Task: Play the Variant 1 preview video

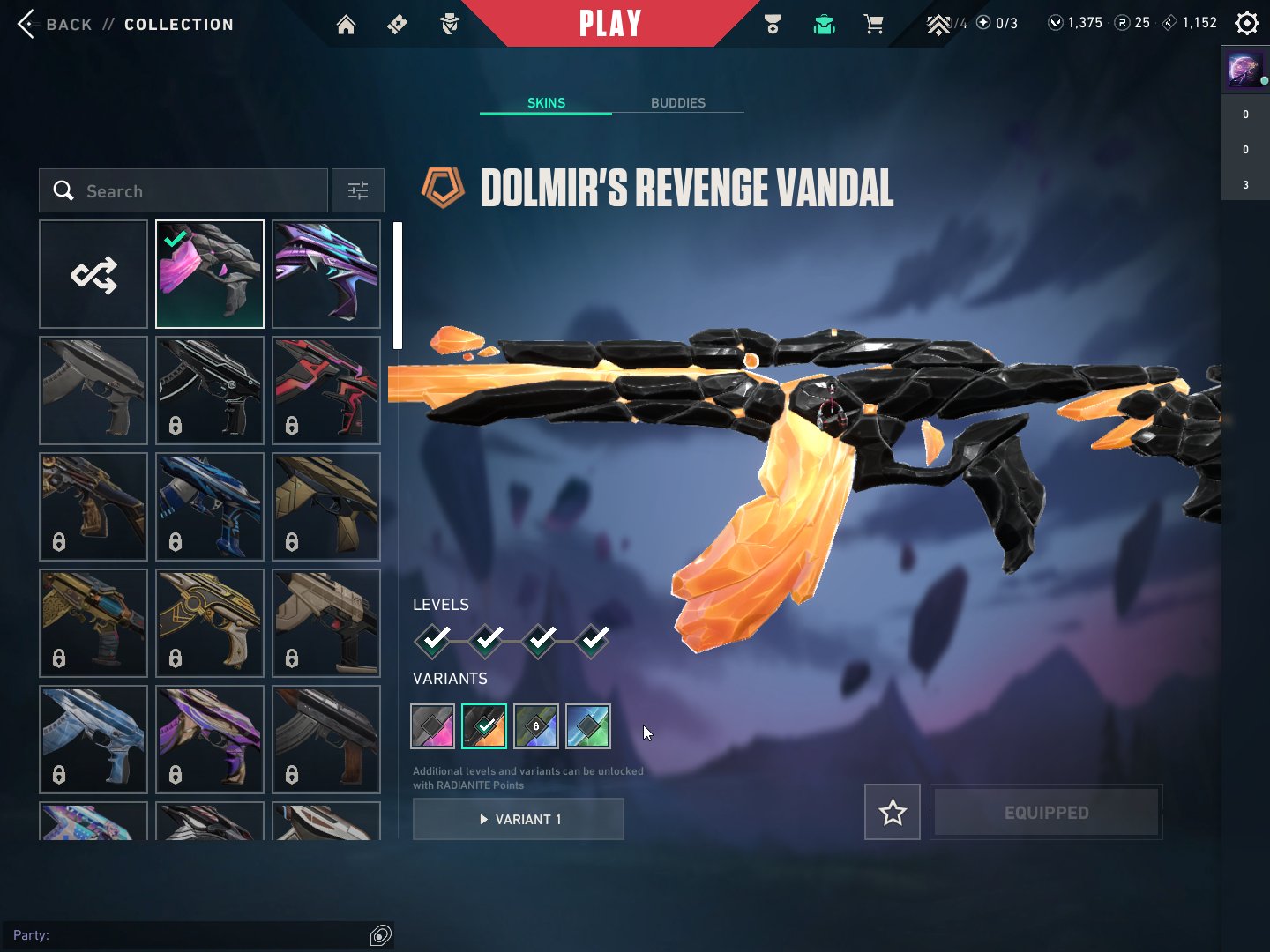Action: pos(519,819)
